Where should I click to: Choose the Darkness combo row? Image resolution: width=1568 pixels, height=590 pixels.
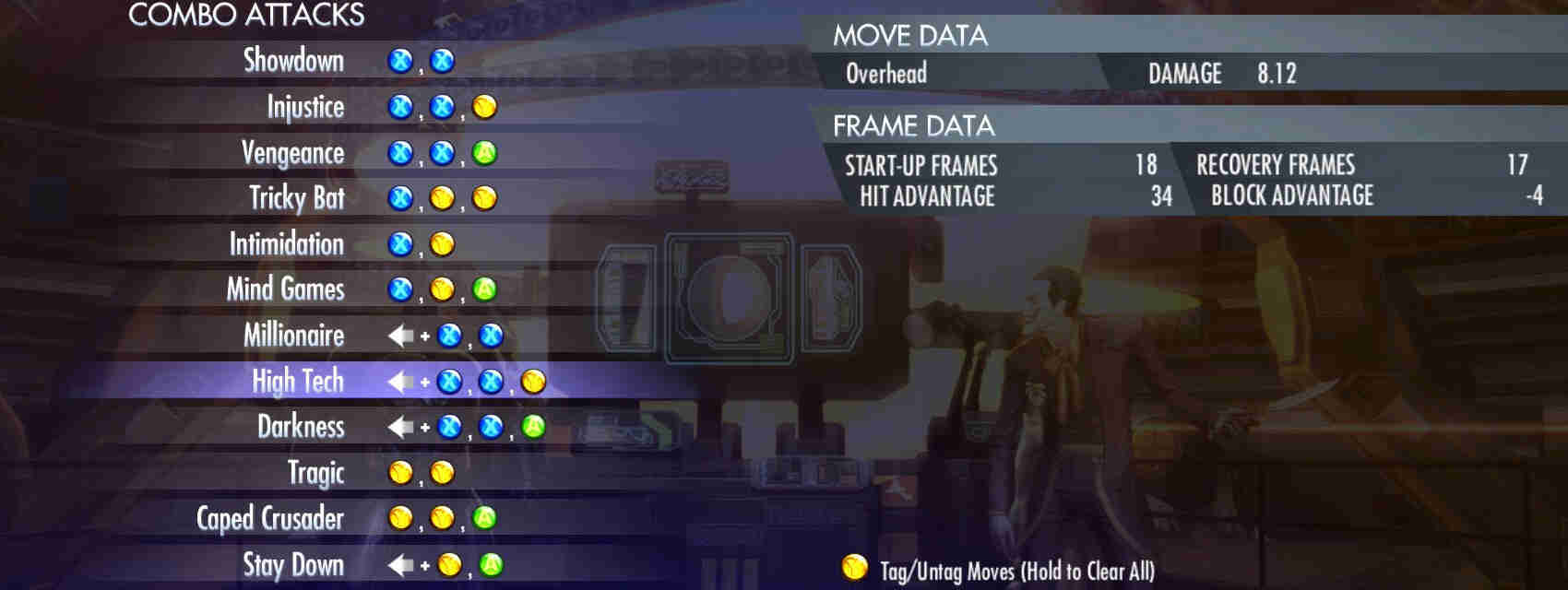301,427
